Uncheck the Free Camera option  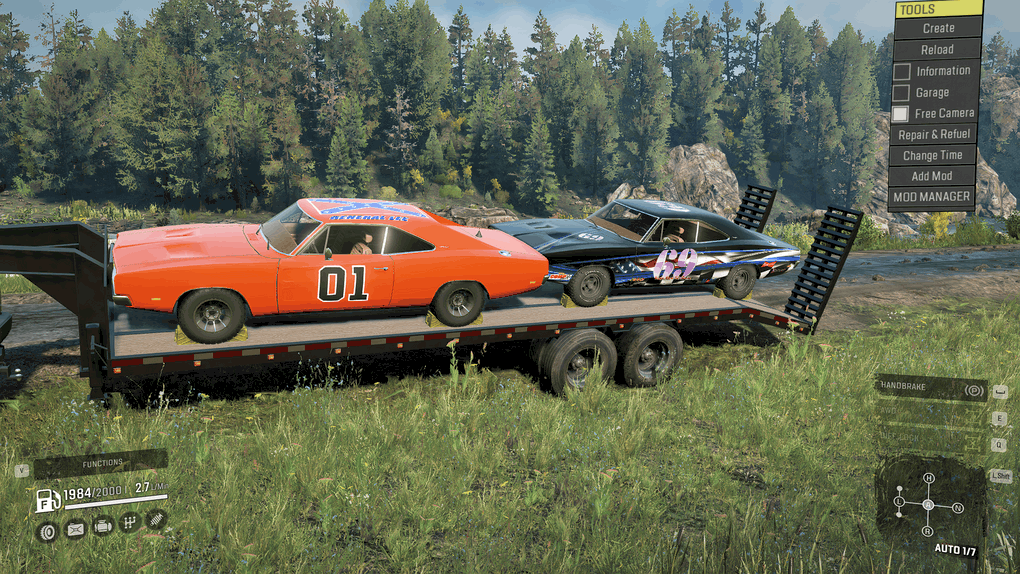(902, 114)
